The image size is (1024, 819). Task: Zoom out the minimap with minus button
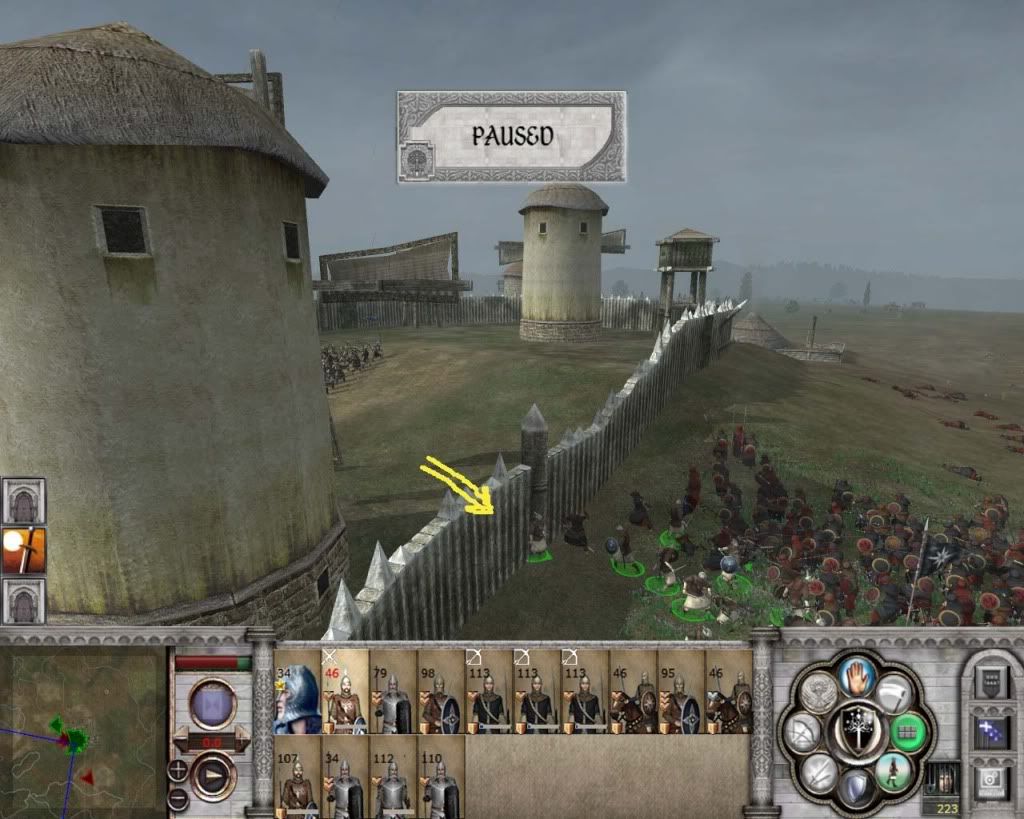pos(178,798)
